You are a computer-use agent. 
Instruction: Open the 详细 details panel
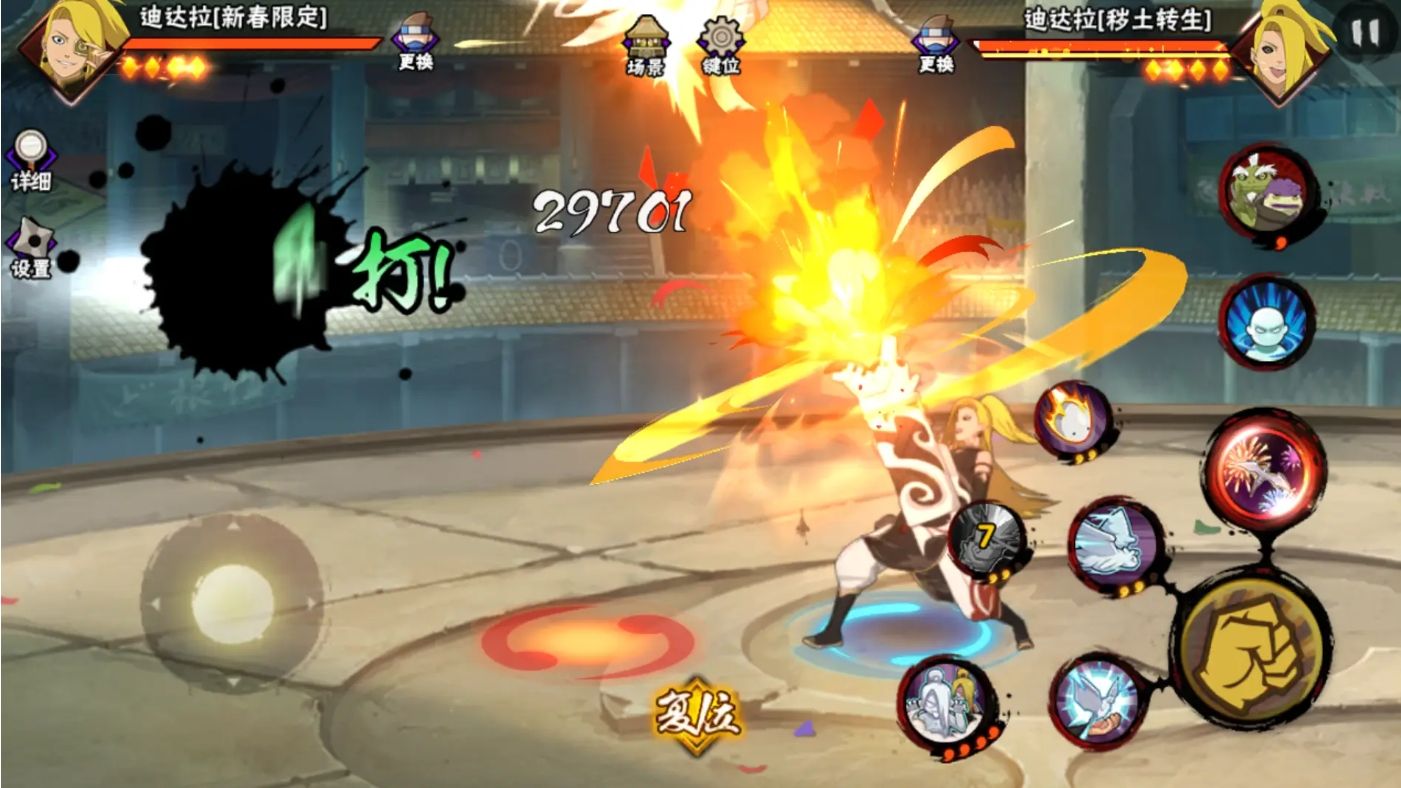(x=30, y=158)
